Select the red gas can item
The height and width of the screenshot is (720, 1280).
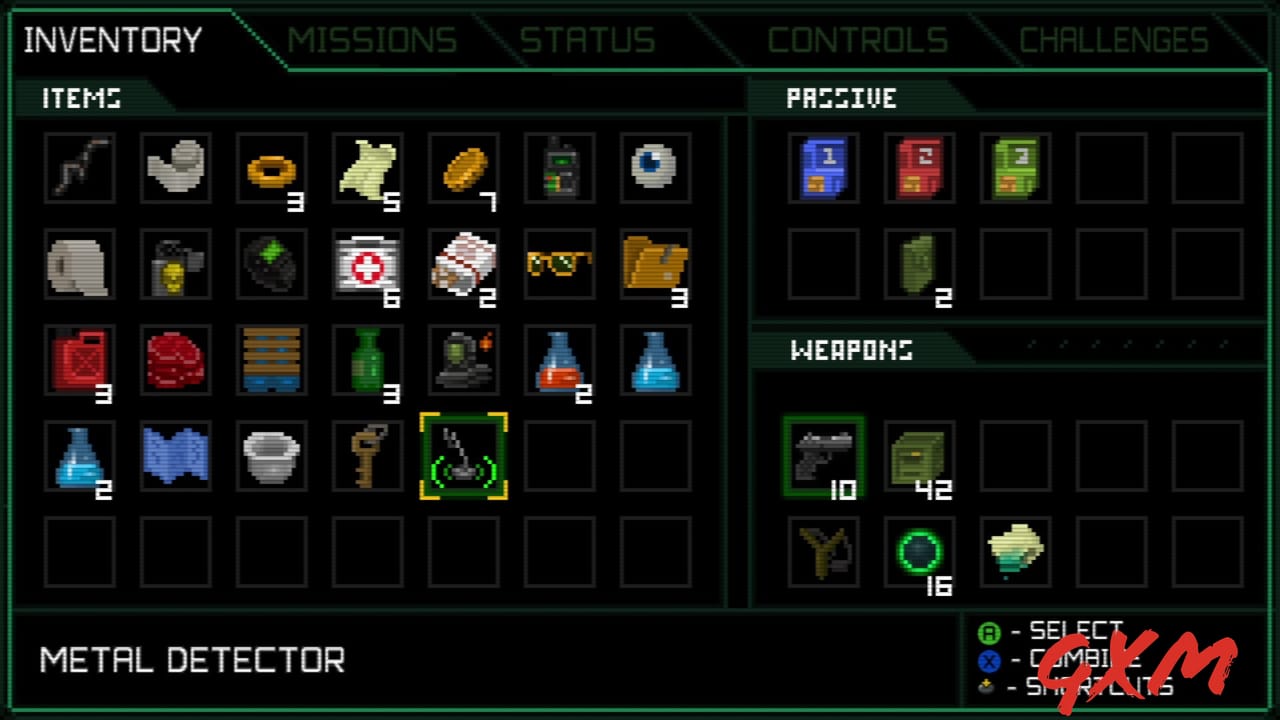[x=79, y=360]
